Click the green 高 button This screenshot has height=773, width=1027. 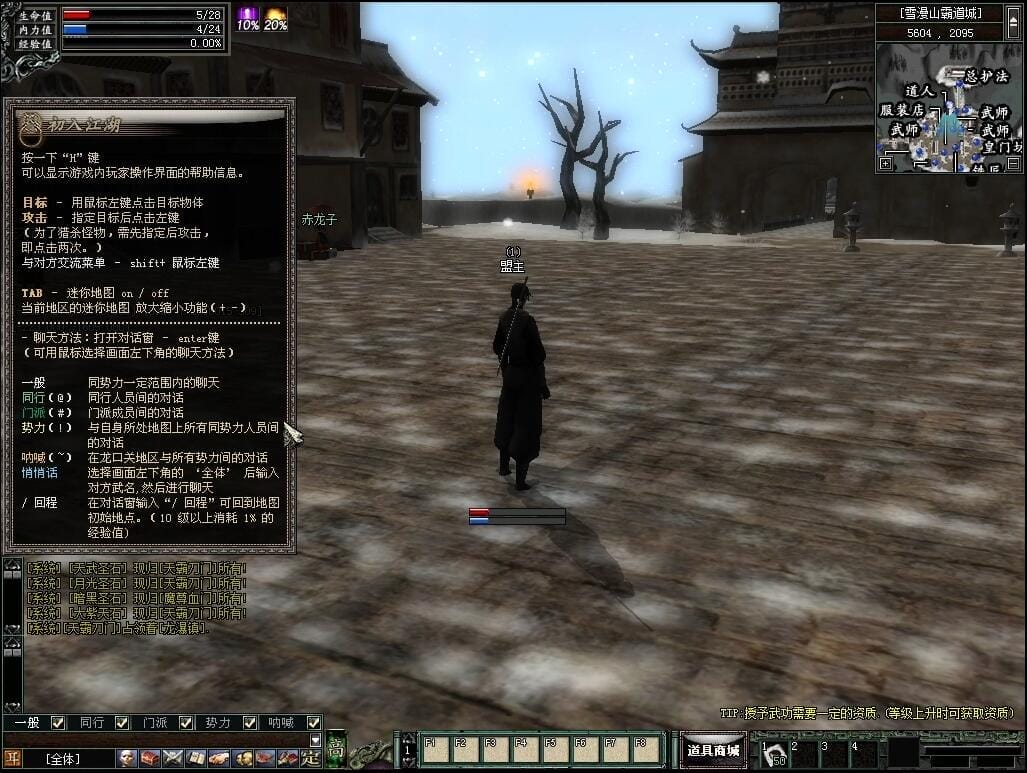click(x=336, y=748)
